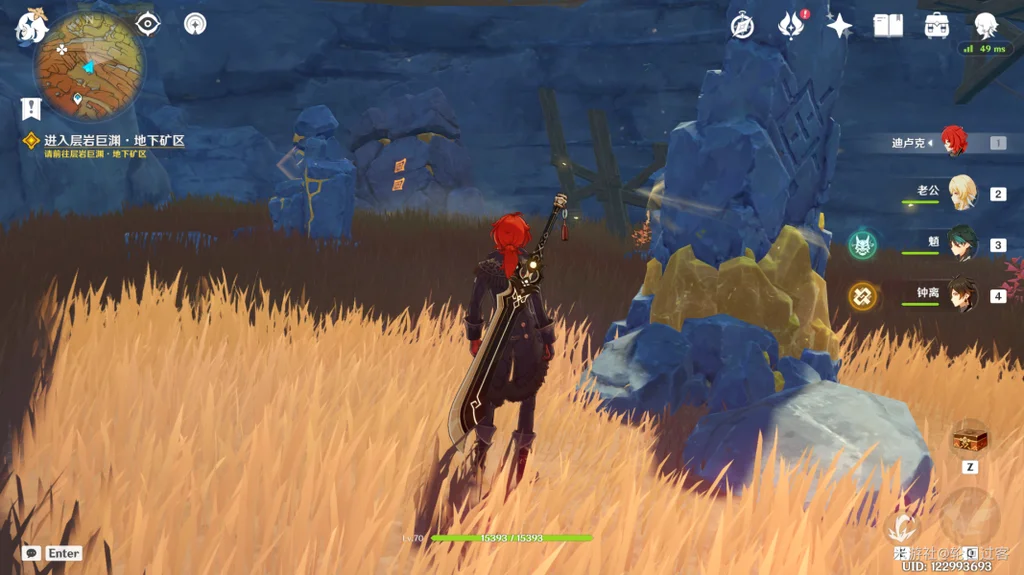
Task: Open the map via the minimap
Action: coord(89,68)
